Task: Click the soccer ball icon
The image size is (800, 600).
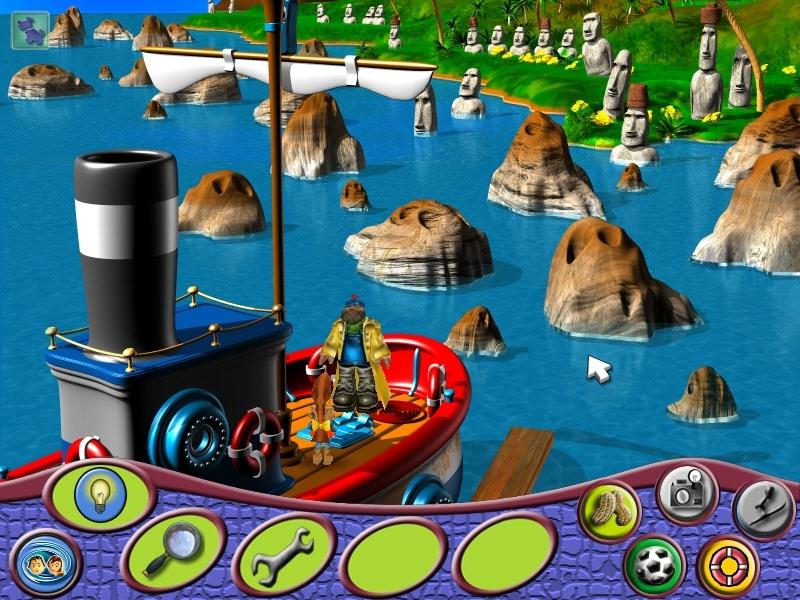Action: pyautogui.click(x=652, y=563)
